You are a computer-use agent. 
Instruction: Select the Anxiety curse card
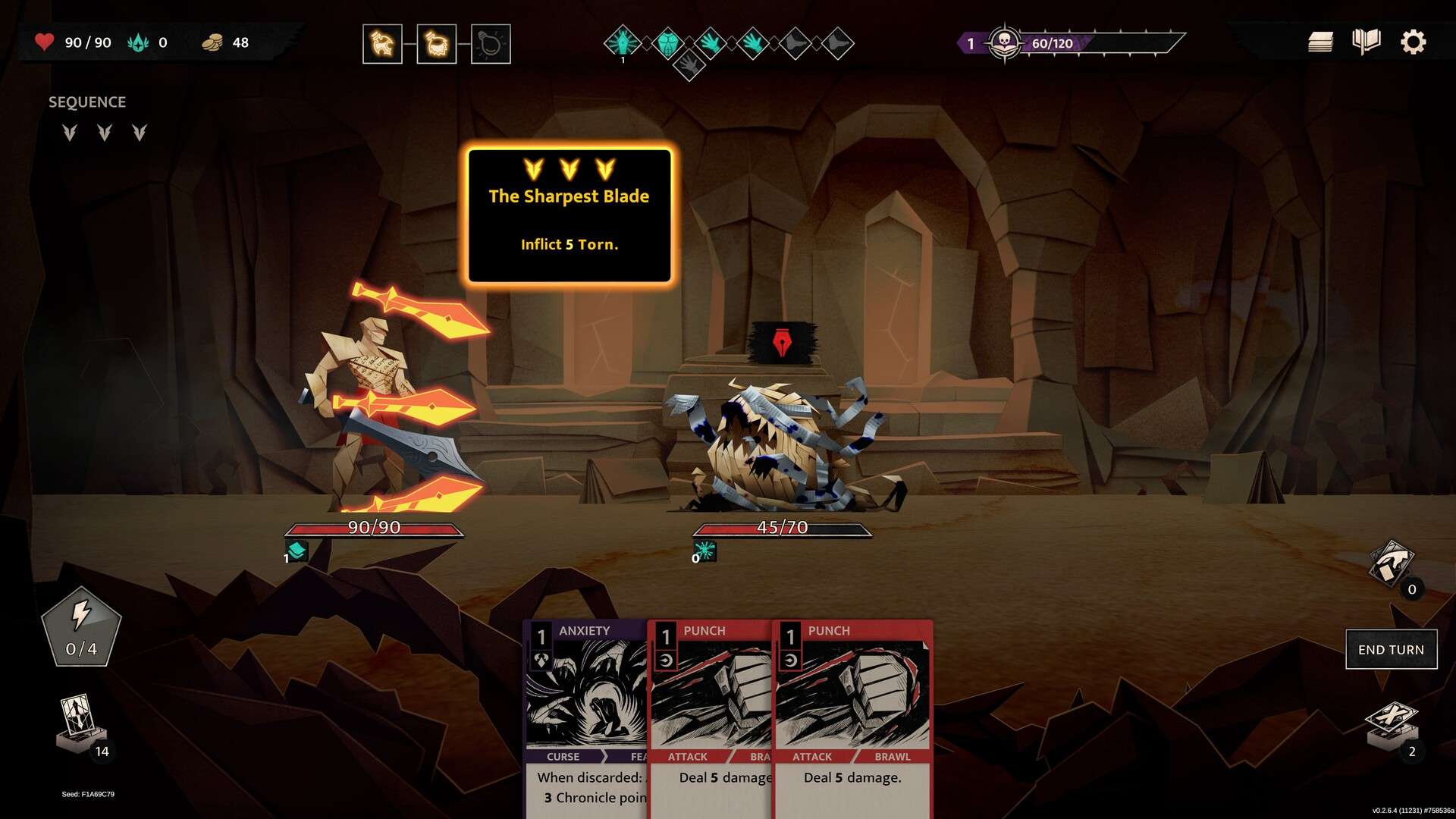pos(585,713)
